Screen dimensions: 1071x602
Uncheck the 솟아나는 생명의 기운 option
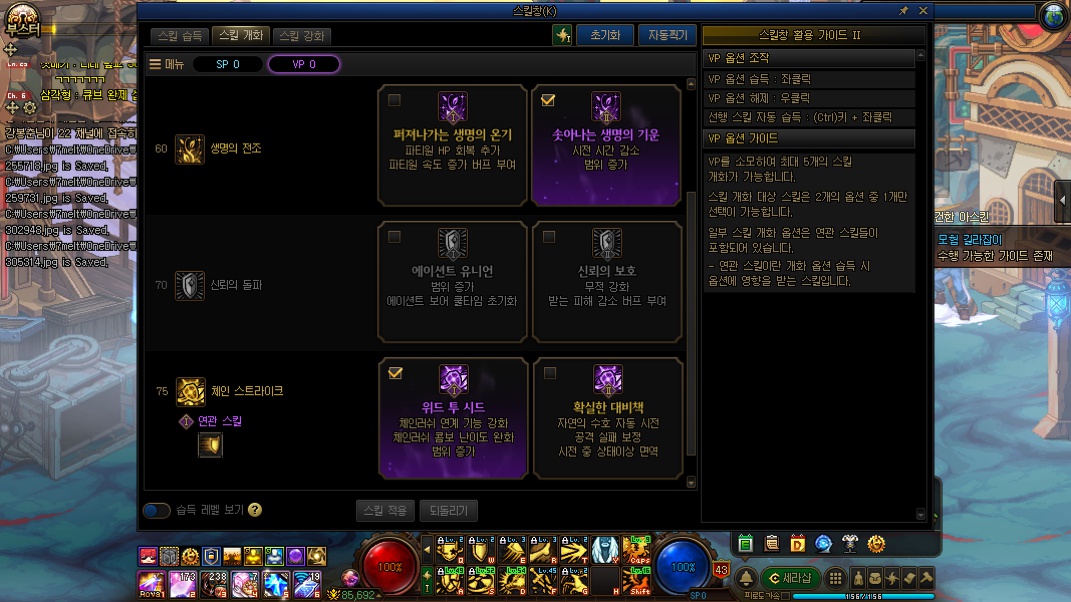548,100
